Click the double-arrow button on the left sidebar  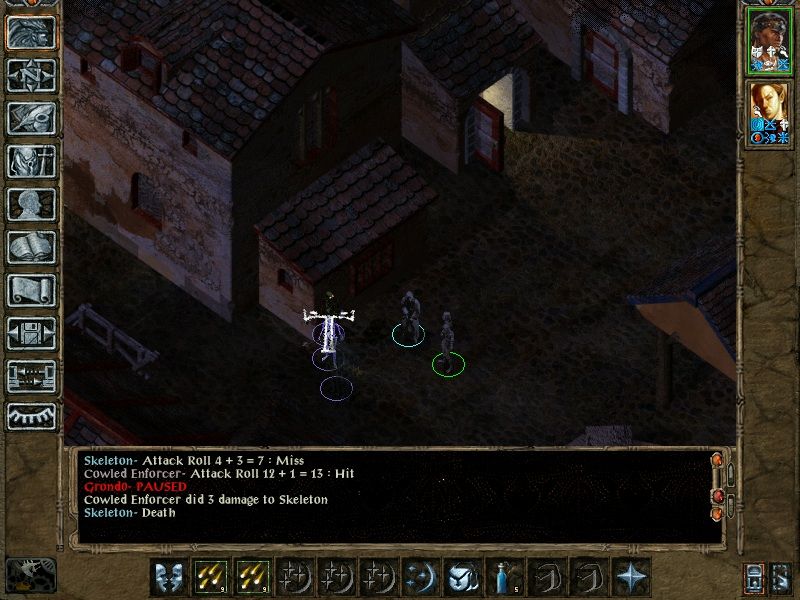click(31, 376)
